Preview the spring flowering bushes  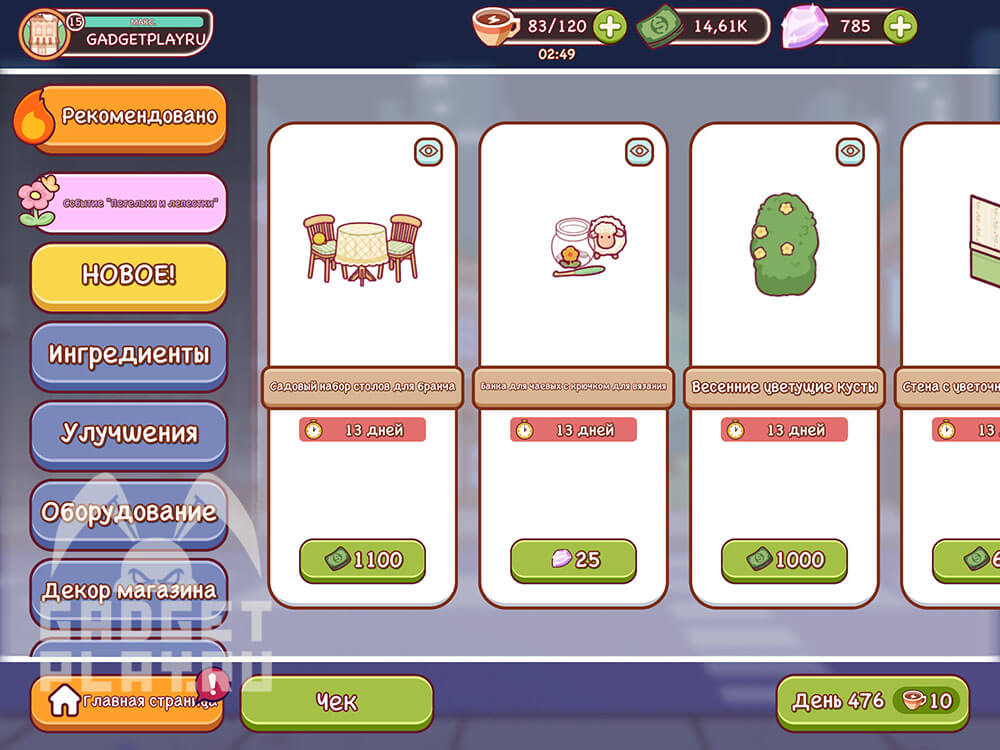(x=850, y=151)
